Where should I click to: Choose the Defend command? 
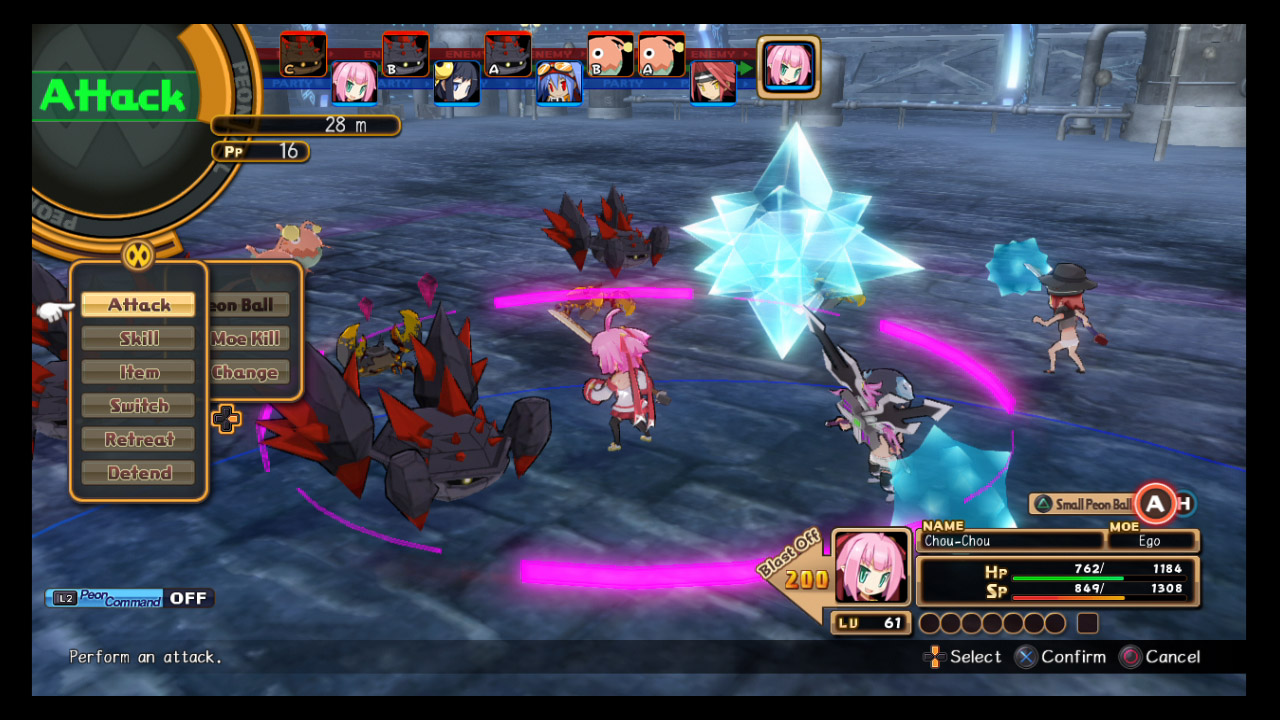139,473
